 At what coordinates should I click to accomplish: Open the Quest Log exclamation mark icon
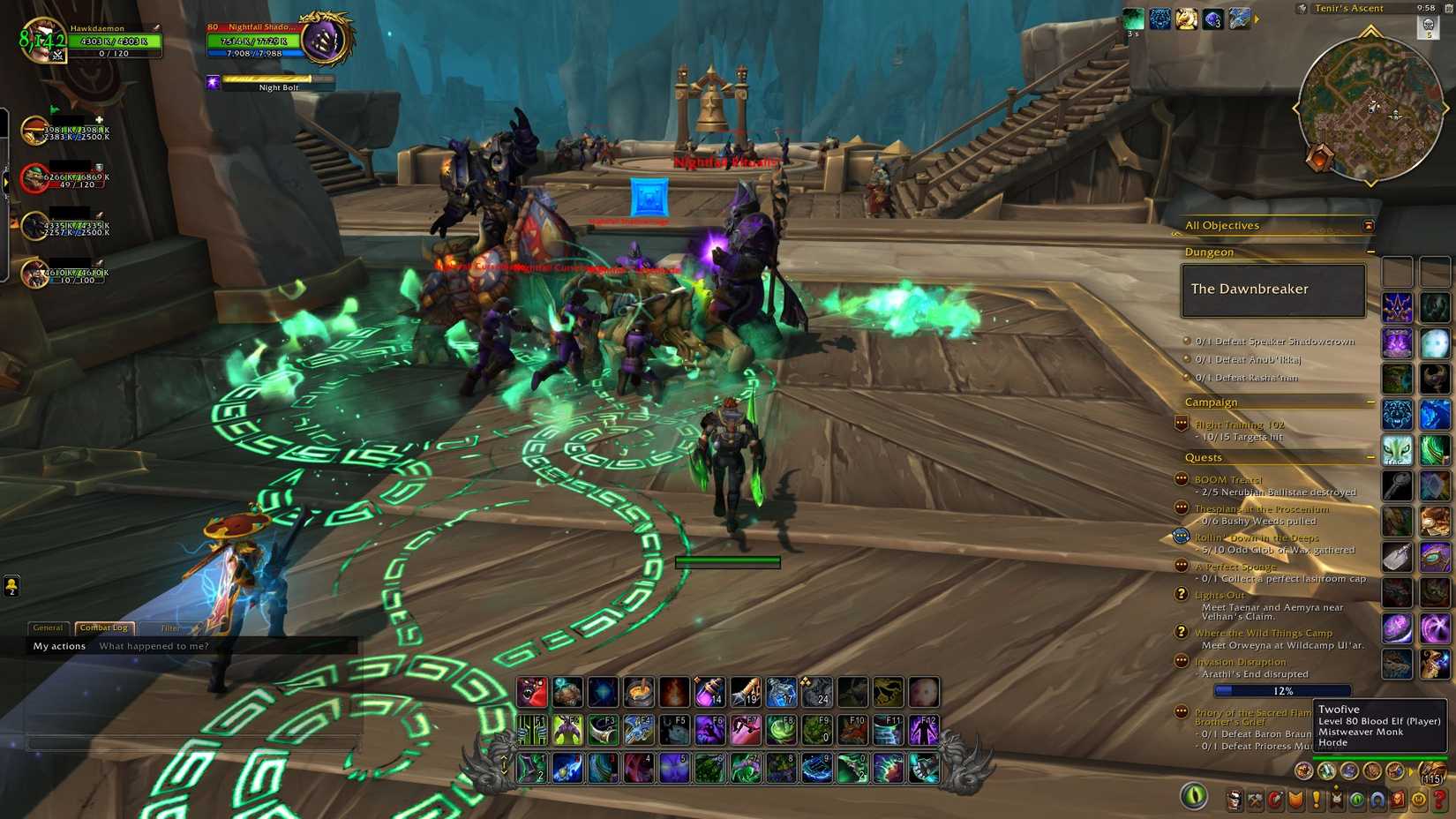point(1315,800)
